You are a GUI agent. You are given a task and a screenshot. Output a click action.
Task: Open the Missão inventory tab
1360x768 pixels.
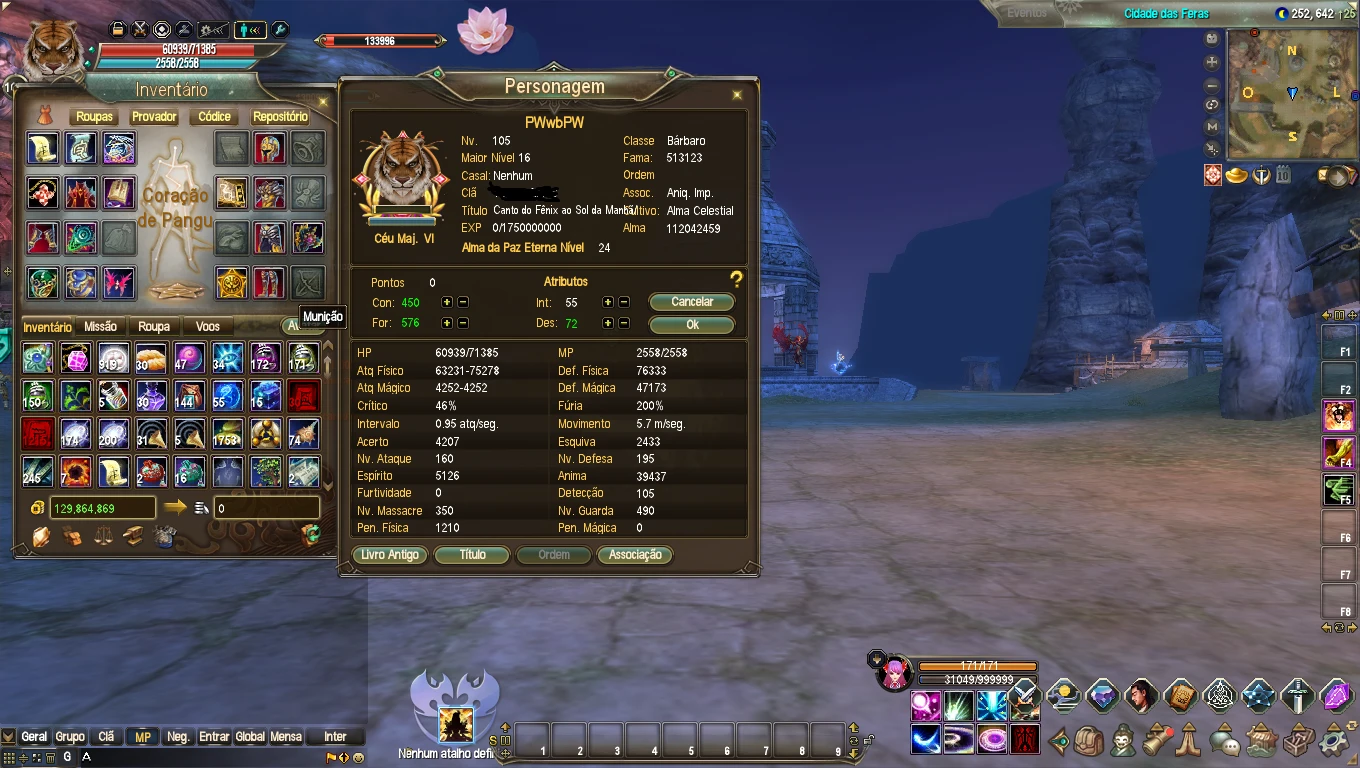click(x=100, y=327)
